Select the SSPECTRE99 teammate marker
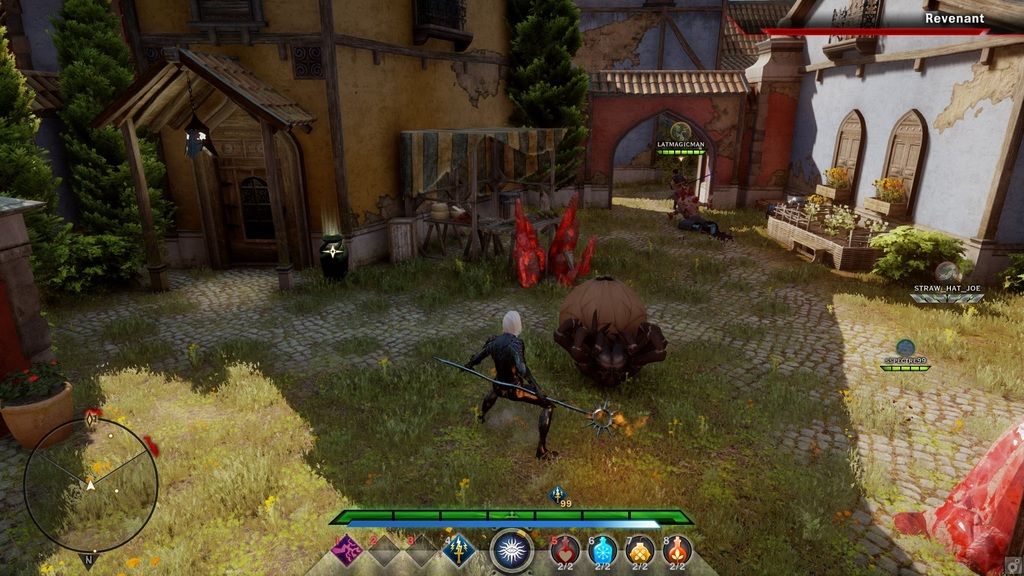Image resolution: width=1024 pixels, height=576 pixels. point(905,349)
